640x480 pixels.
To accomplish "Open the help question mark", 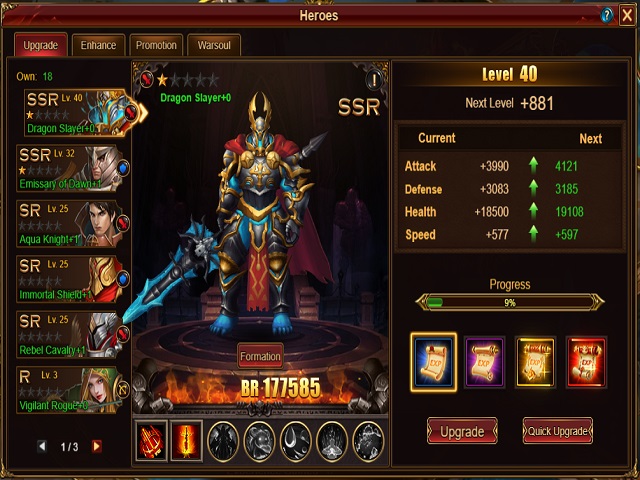I will coord(606,15).
